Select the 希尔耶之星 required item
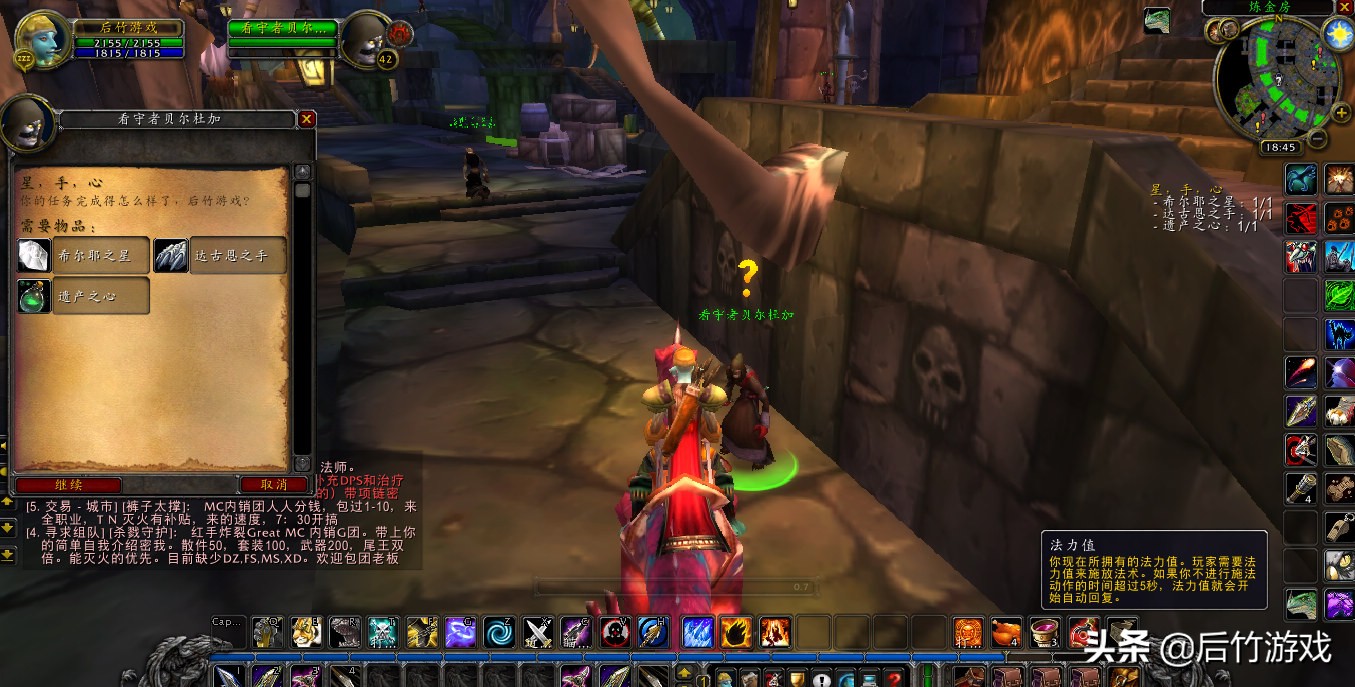Screen dimensions: 1355x687 click(x=84, y=256)
